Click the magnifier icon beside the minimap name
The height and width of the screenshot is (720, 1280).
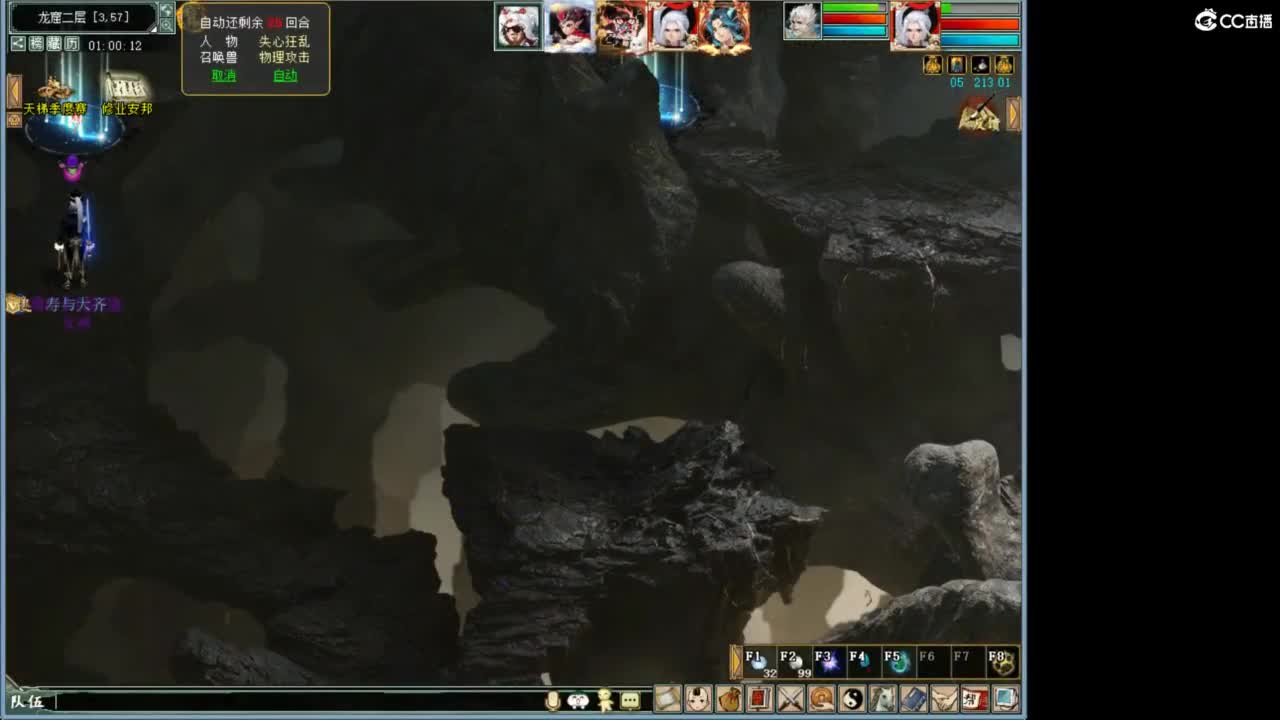tap(168, 25)
